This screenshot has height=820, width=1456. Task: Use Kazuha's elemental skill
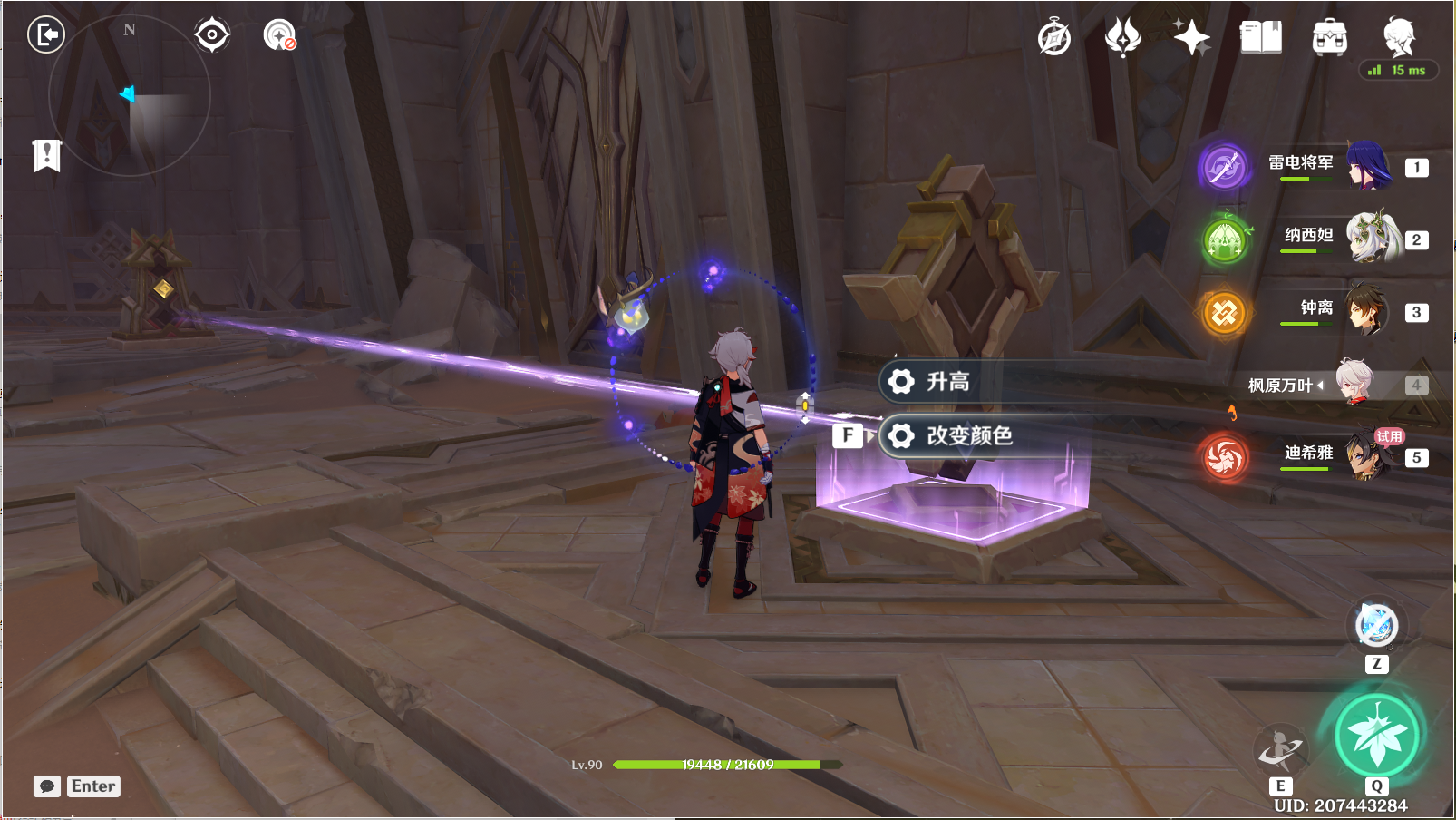[x=1280, y=749]
